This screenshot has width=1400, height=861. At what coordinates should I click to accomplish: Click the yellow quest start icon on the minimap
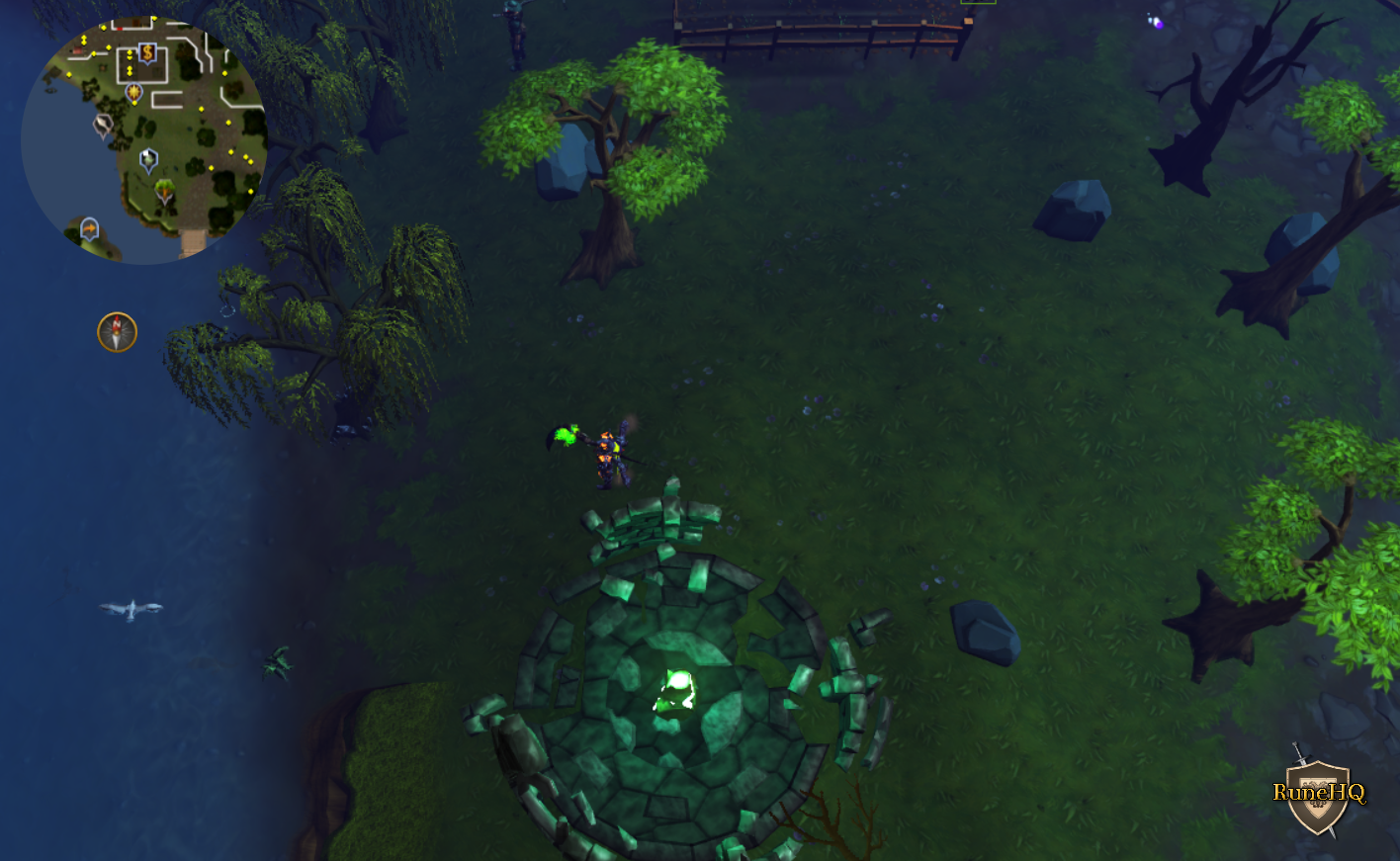[134, 93]
